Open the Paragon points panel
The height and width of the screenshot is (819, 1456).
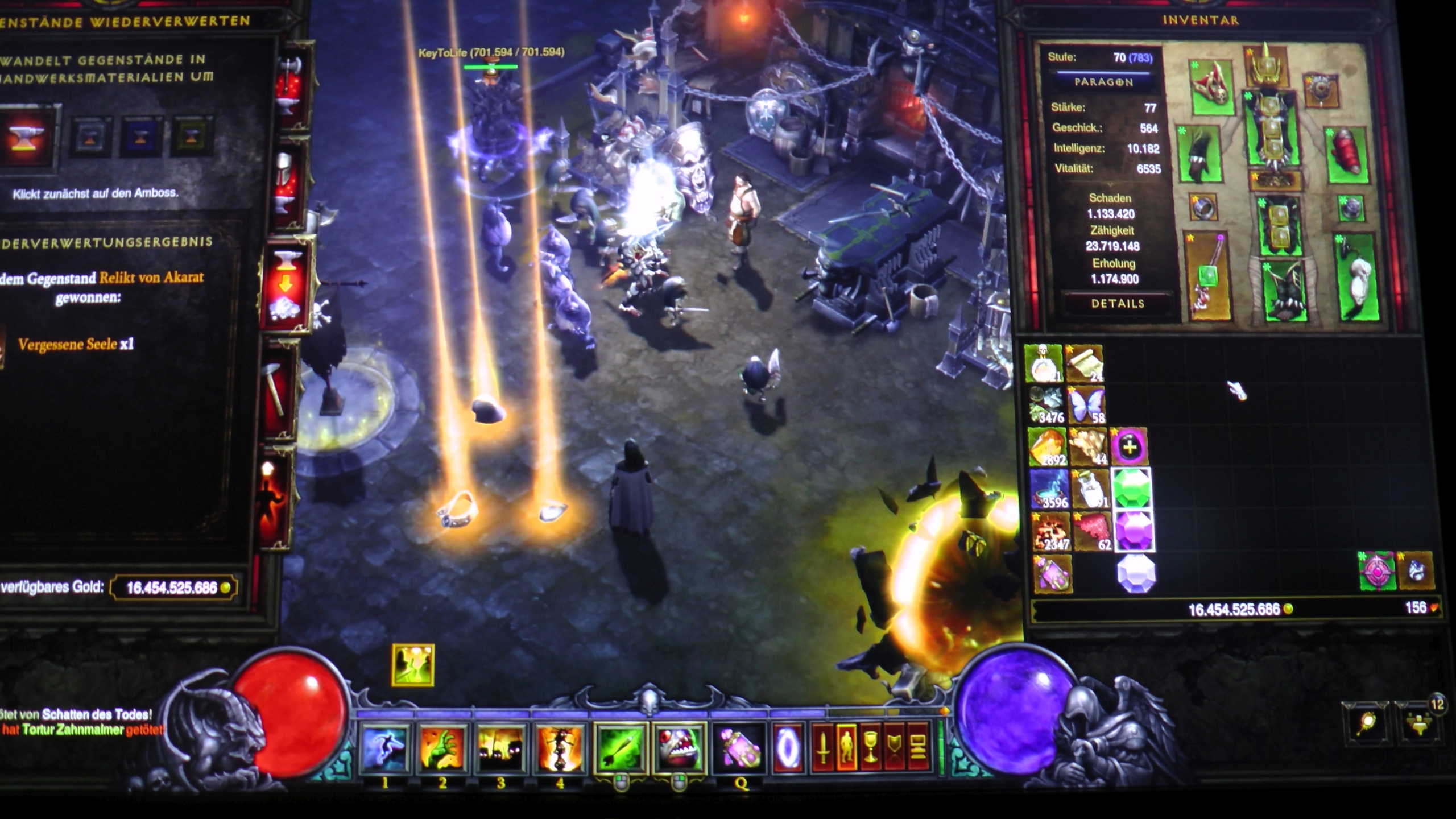[x=1103, y=82]
